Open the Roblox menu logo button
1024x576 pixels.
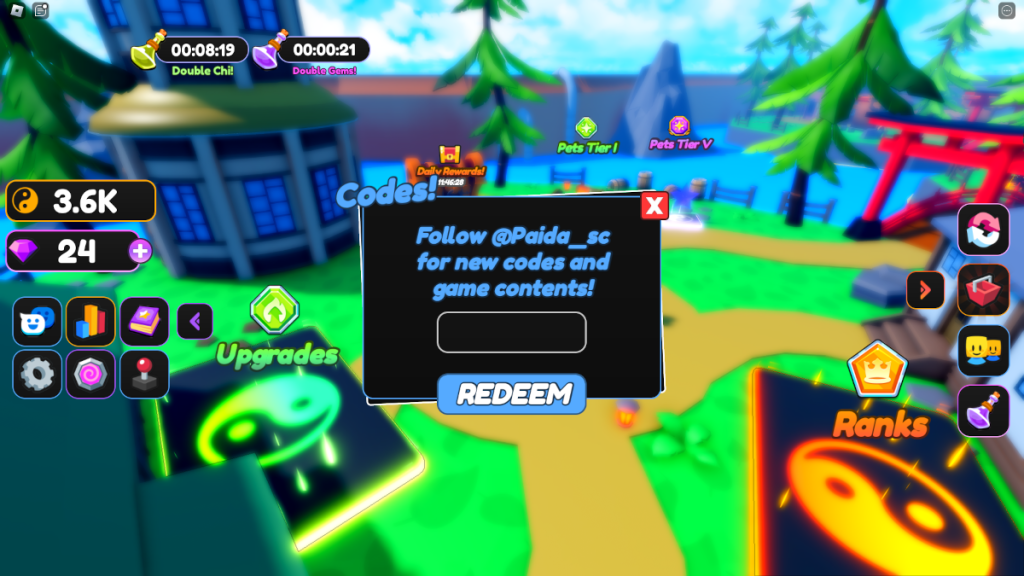click(x=15, y=11)
